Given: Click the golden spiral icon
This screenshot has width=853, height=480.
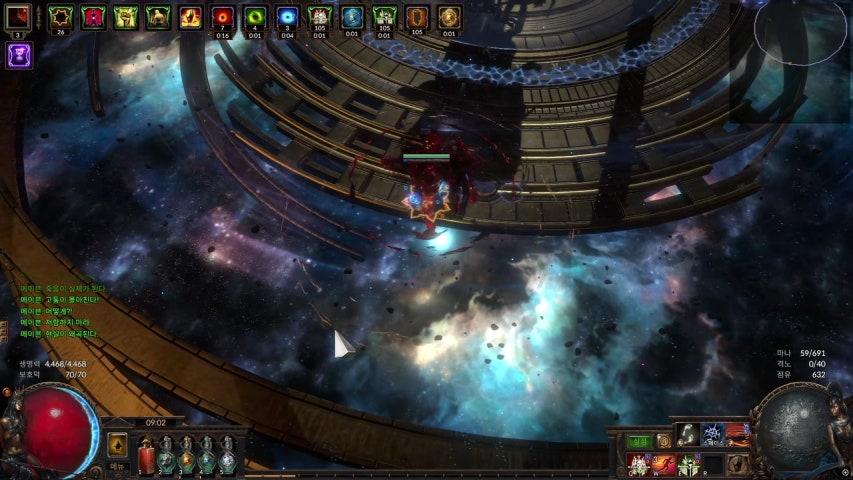Looking at the screenshot, I should click(663, 441).
